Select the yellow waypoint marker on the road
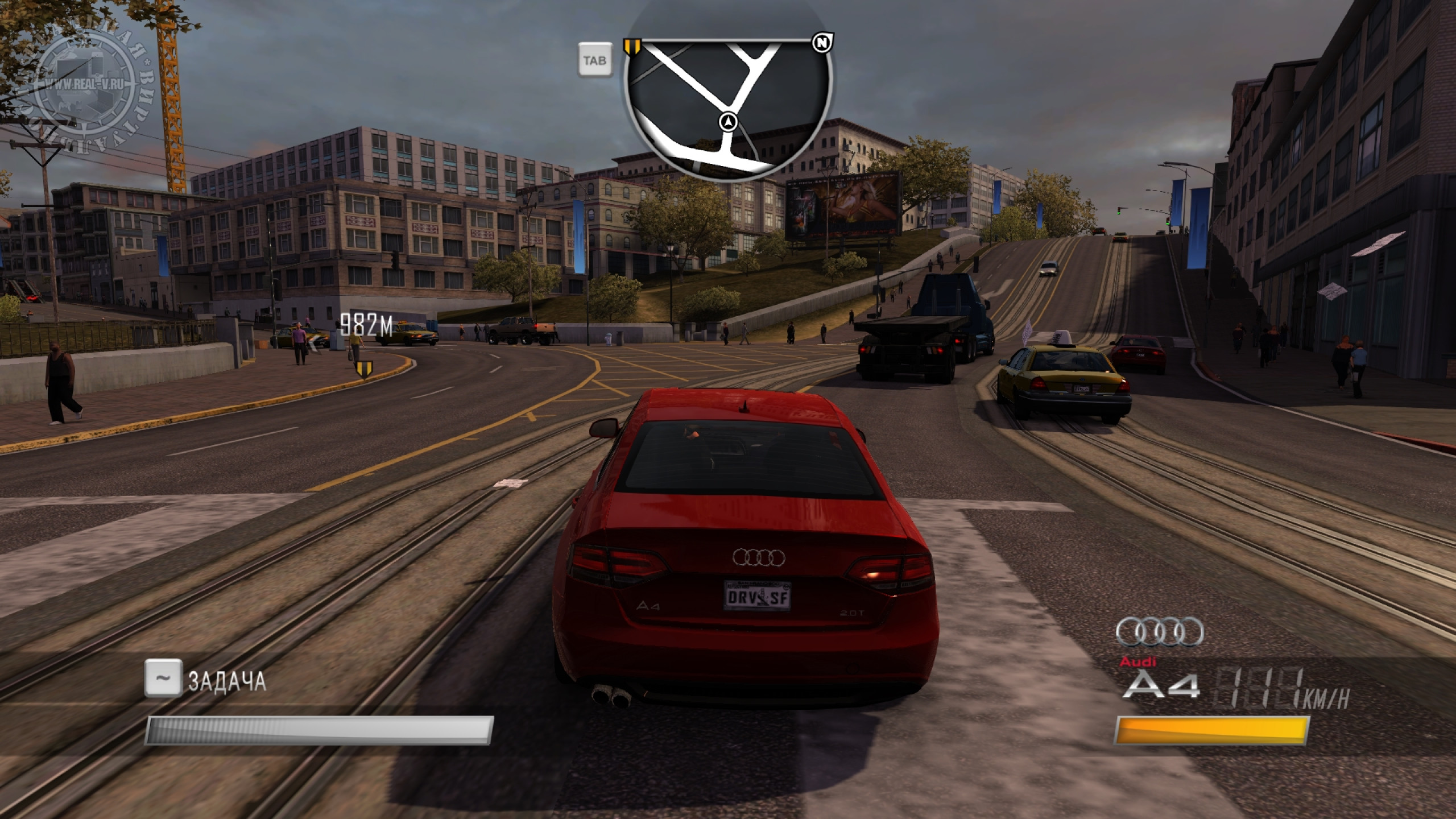This screenshot has height=819, width=1456. click(x=363, y=370)
